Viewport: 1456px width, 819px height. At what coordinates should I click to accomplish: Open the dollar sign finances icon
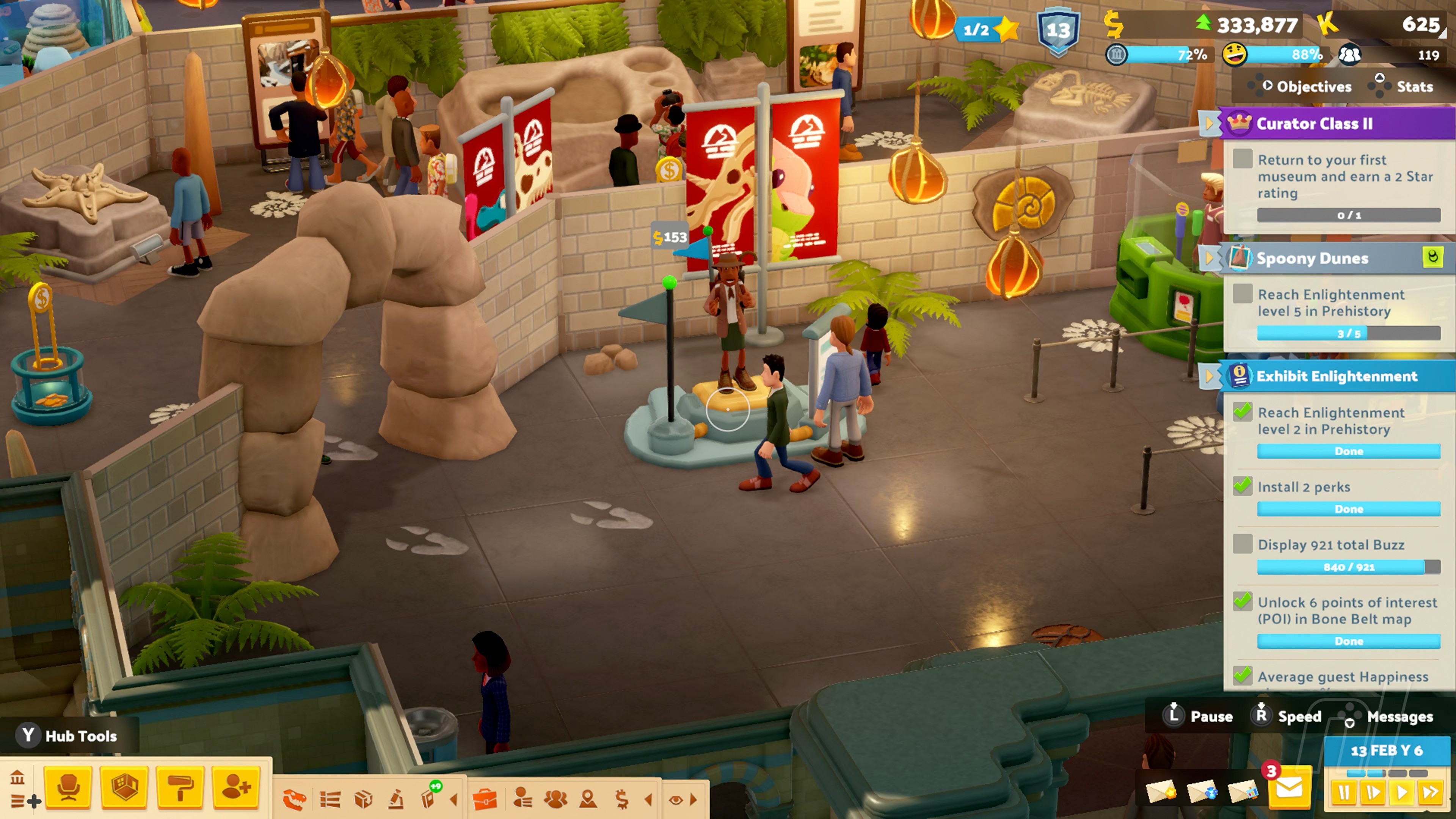pos(622,799)
